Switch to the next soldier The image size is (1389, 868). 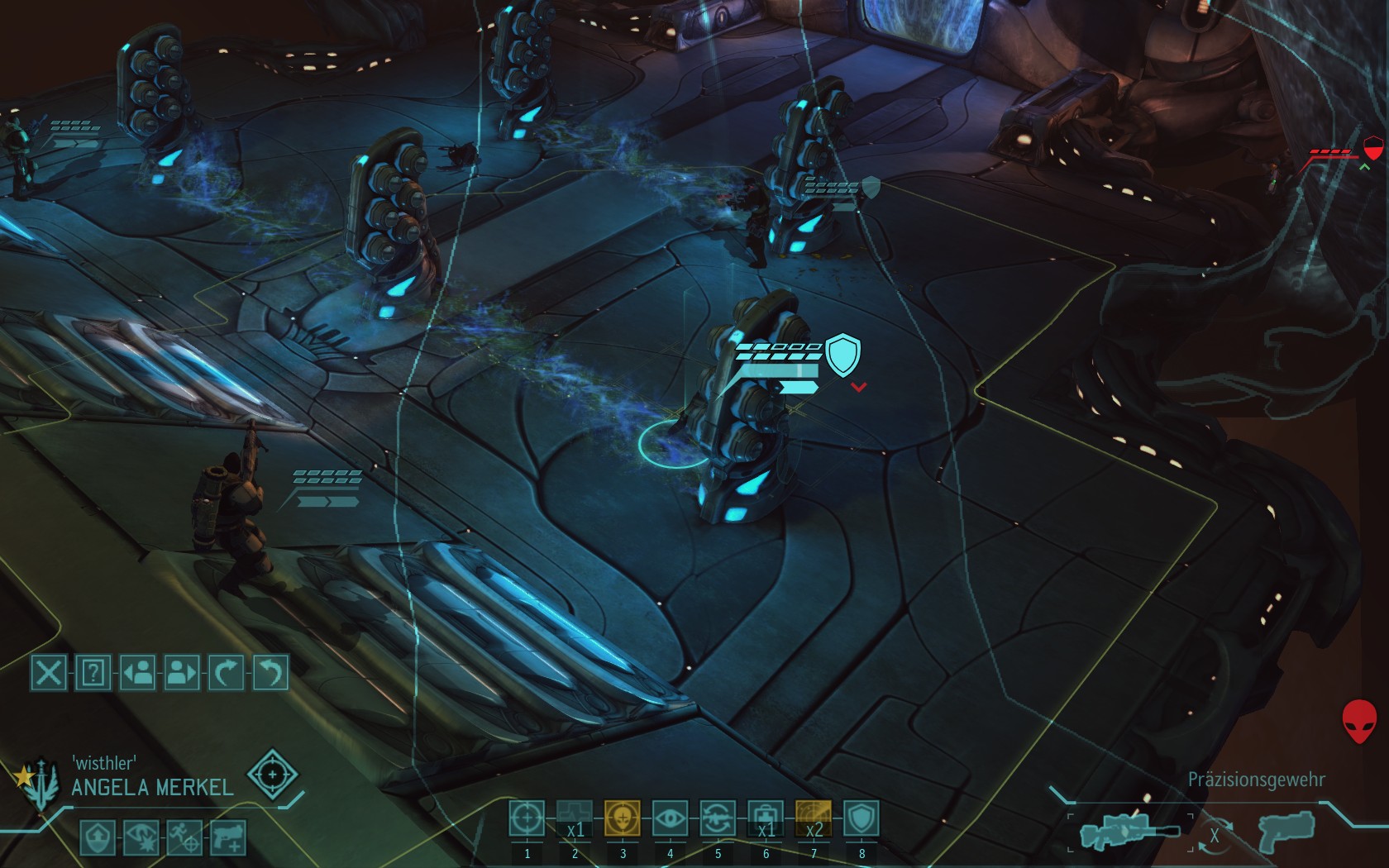(182, 673)
